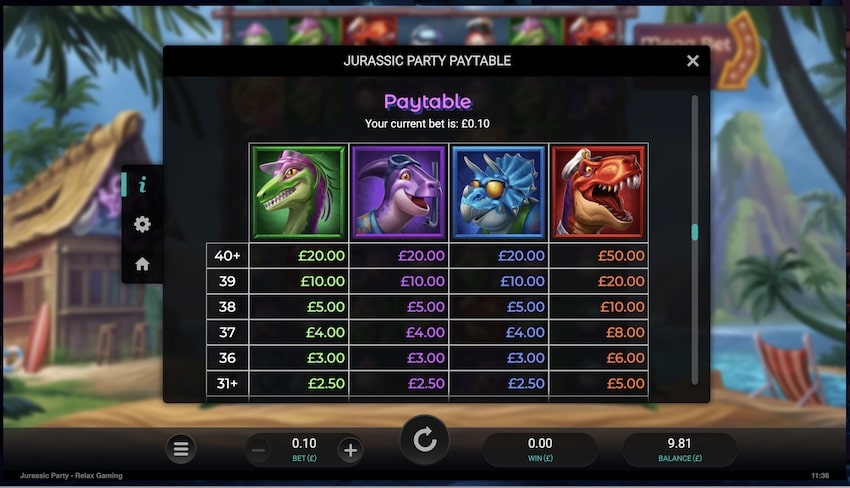850x488 pixels.
Task: Spin the reels with the round arrow button
Action: coord(425,441)
